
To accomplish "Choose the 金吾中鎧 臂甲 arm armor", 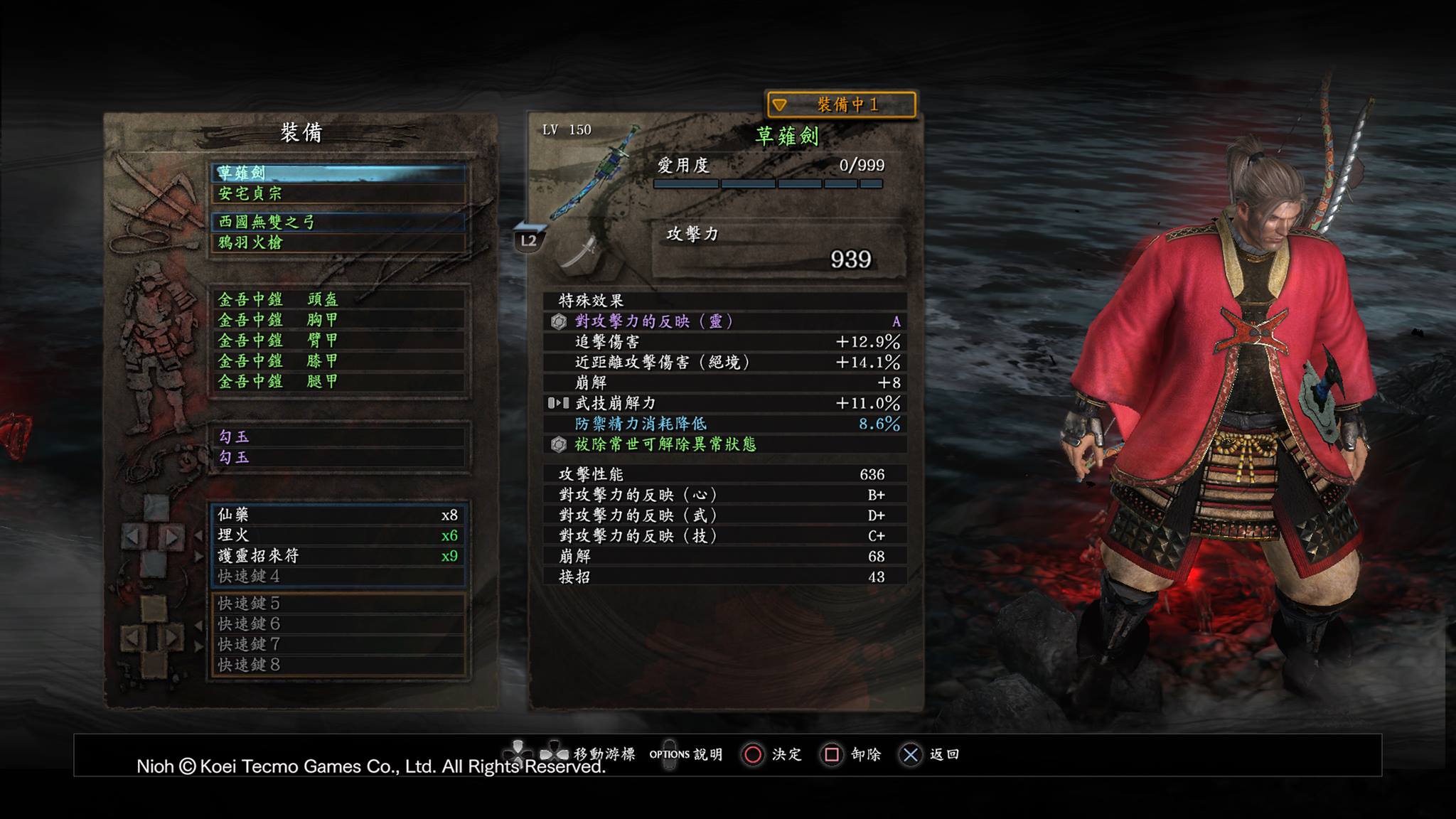I will click(x=338, y=341).
